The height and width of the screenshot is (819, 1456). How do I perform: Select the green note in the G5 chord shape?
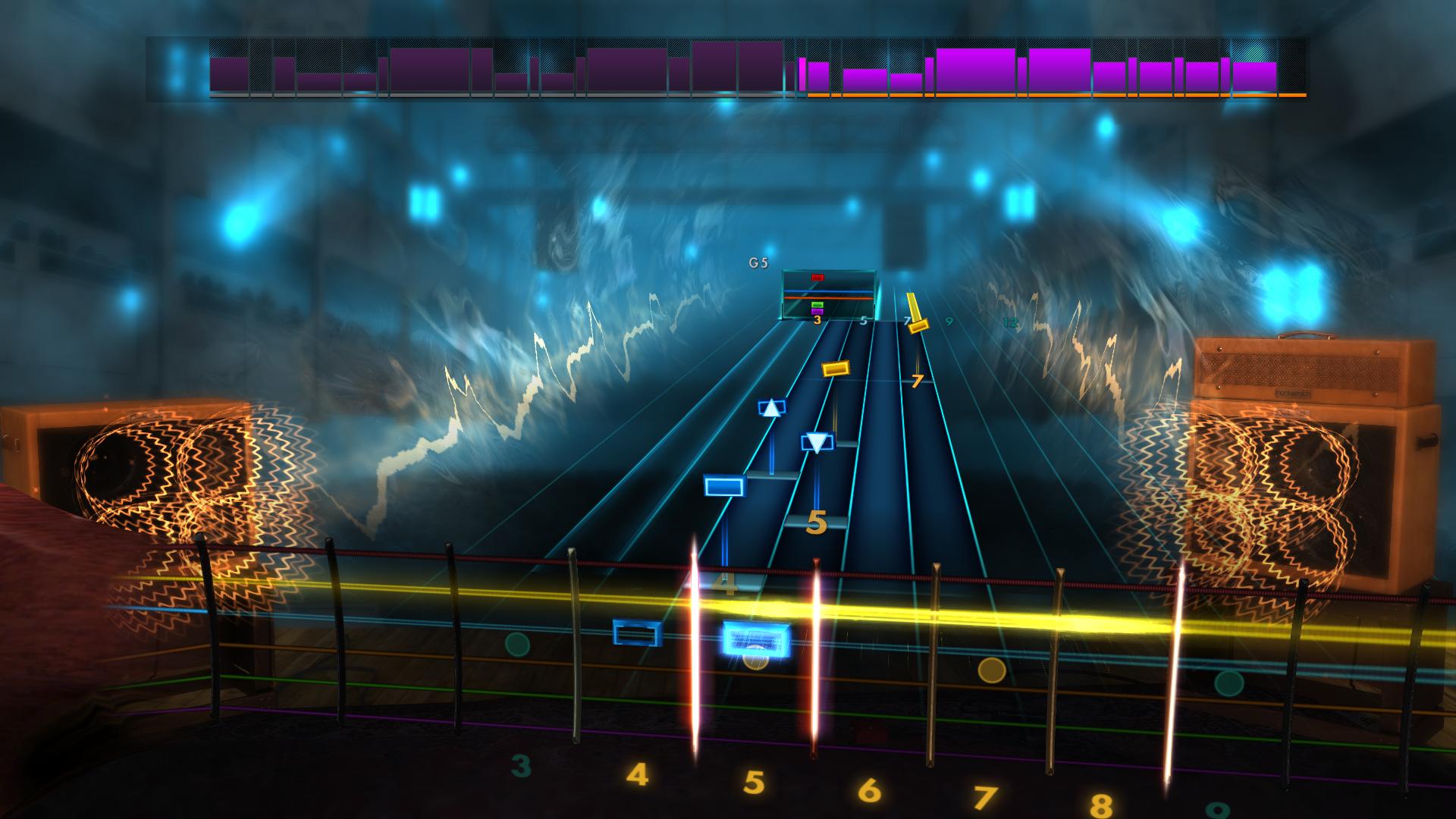point(817,304)
